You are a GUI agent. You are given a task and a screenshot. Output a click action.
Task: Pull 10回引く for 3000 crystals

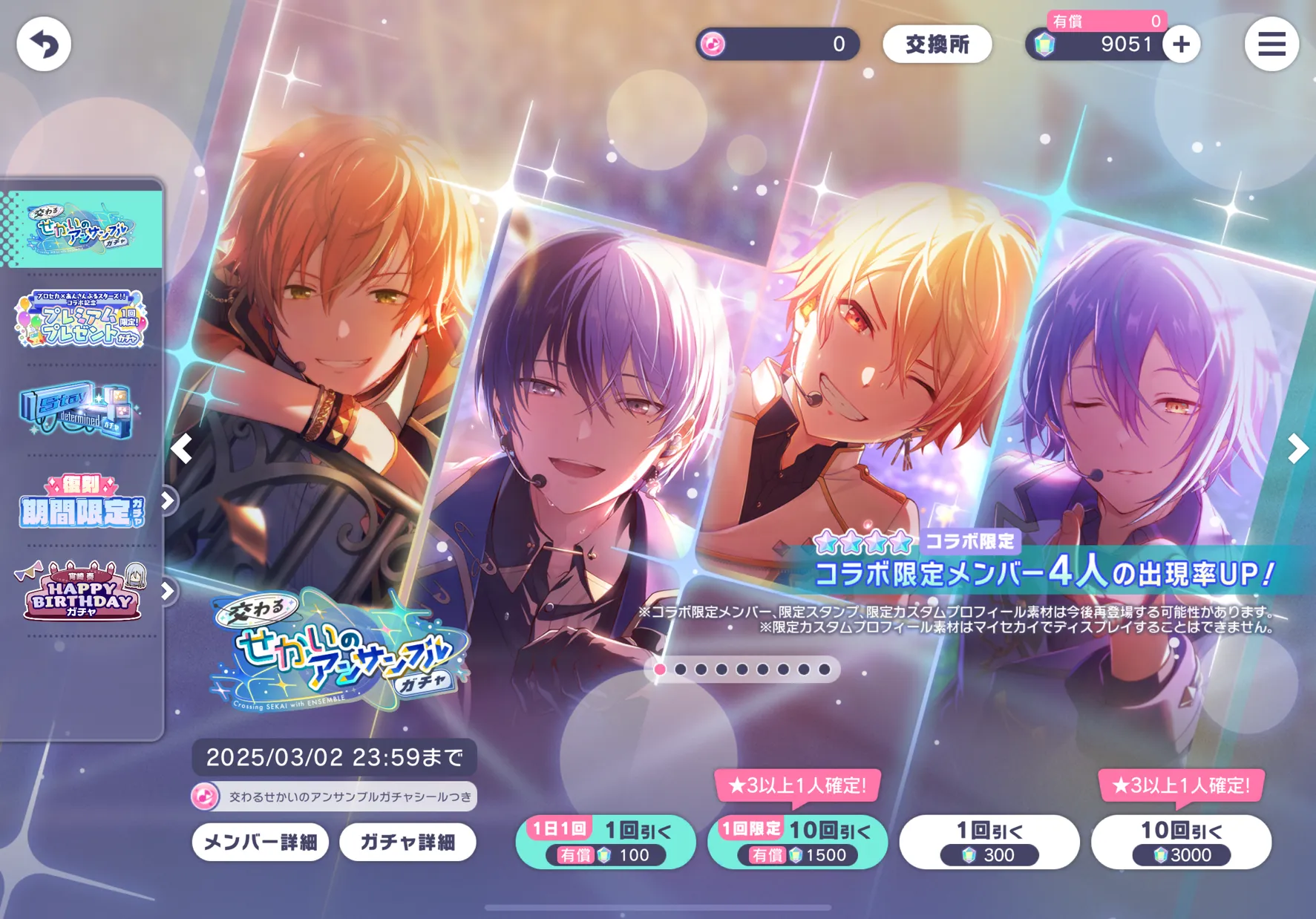tap(1181, 842)
